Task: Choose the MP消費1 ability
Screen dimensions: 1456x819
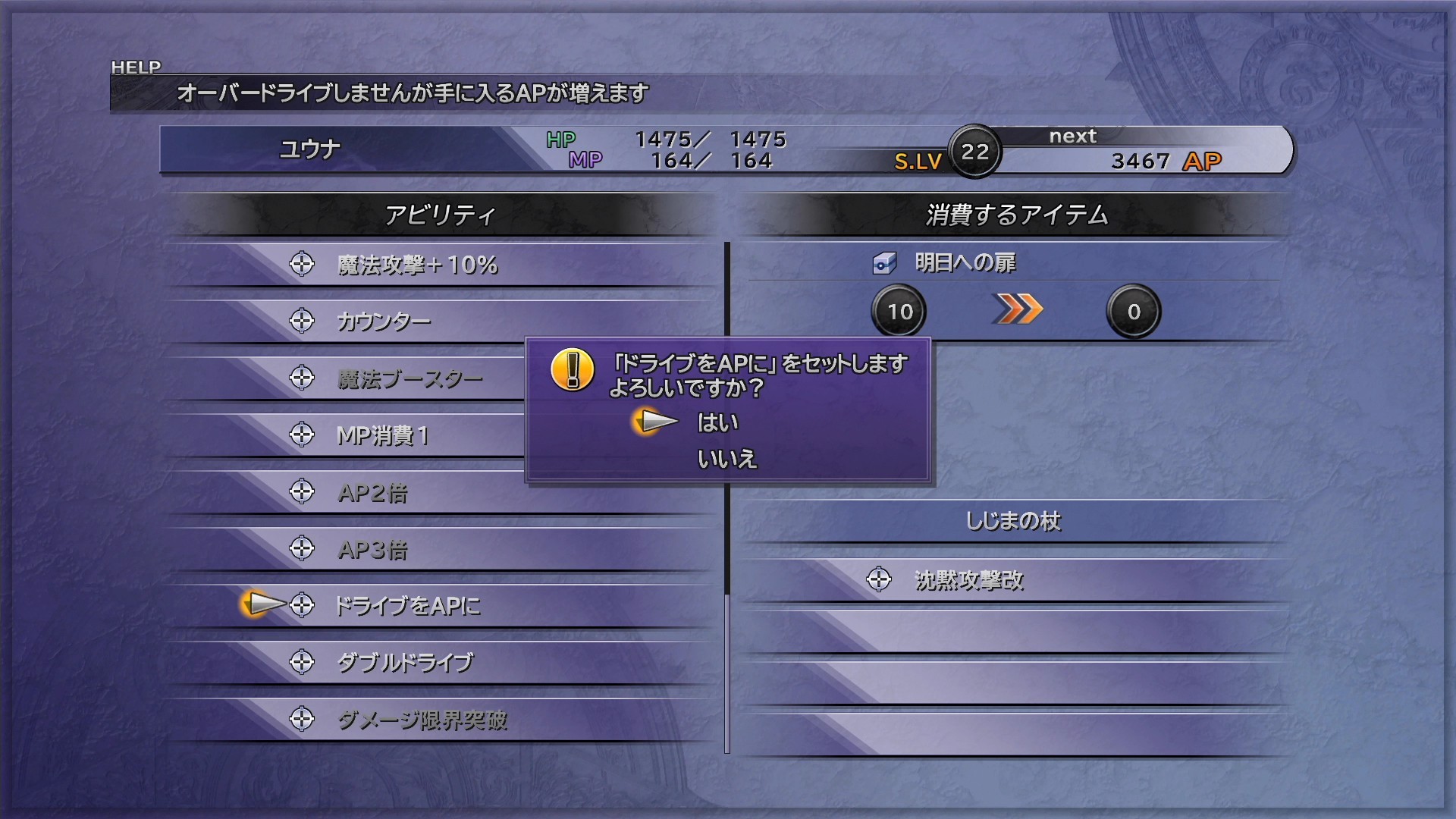Action: pyautogui.click(x=382, y=435)
